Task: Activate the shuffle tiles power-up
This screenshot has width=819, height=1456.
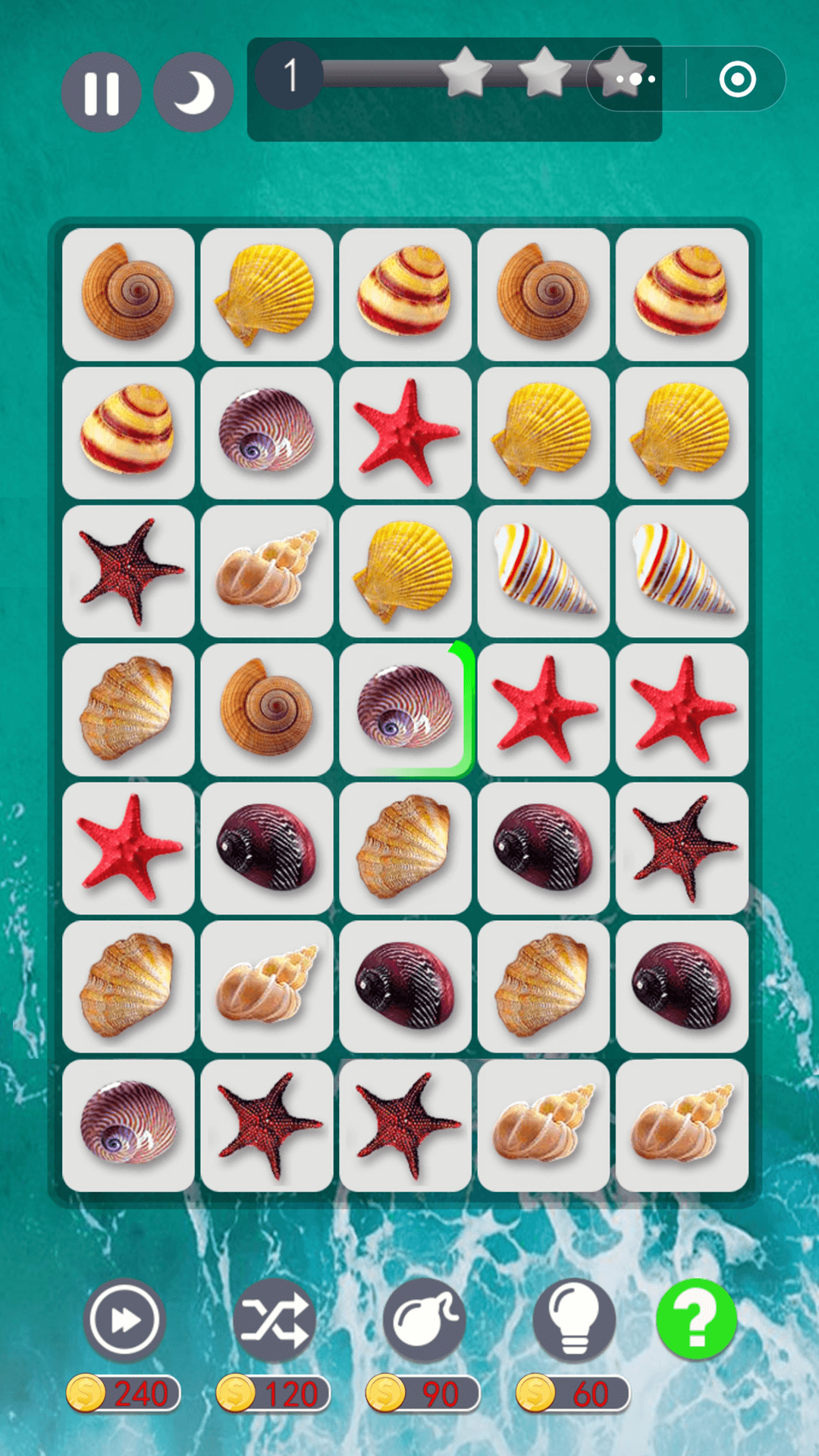Action: coord(274,1320)
